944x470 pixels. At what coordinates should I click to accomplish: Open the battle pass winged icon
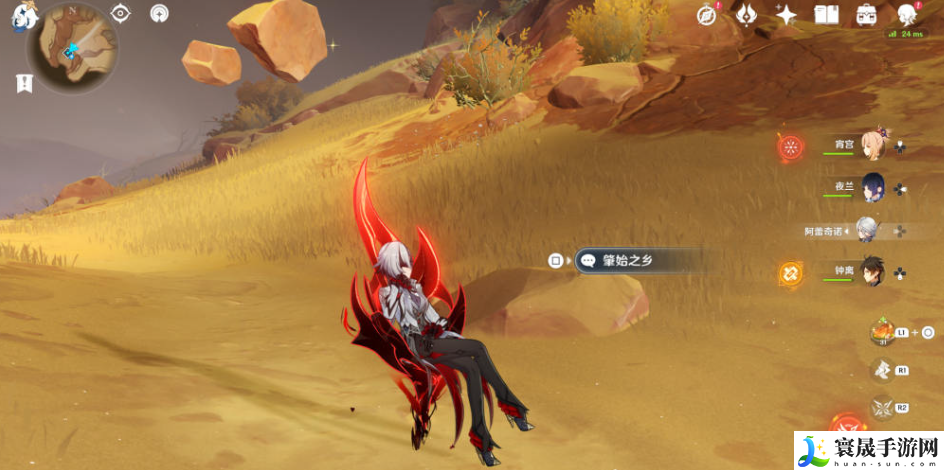(x=746, y=14)
